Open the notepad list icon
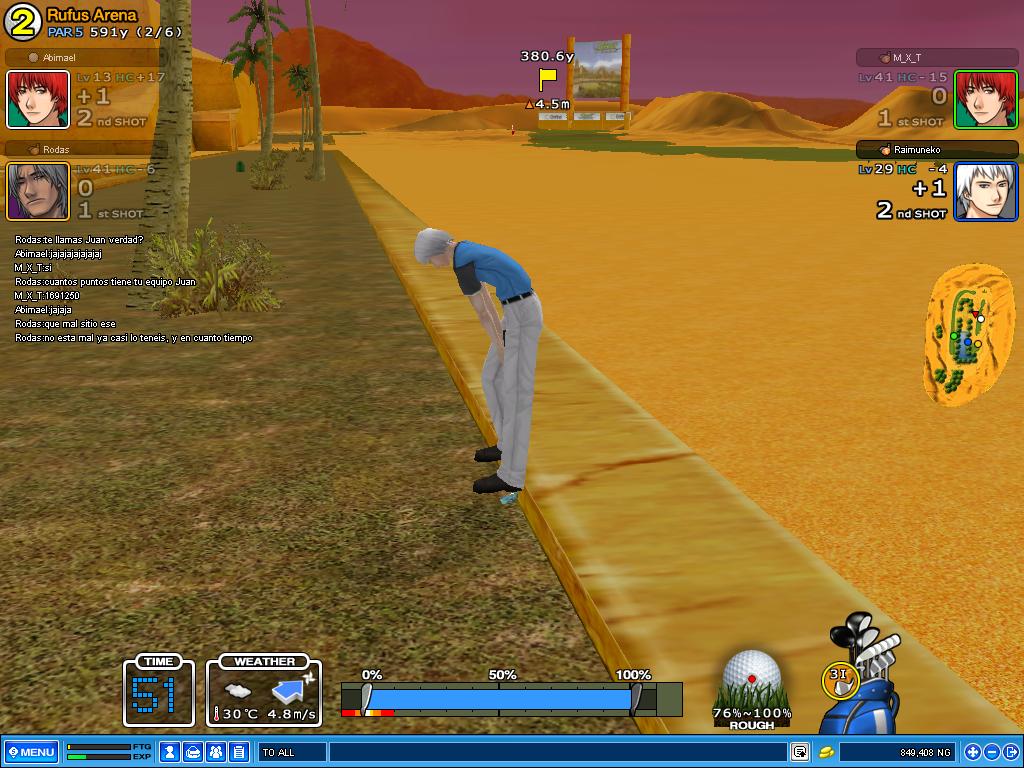The width and height of the screenshot is (1024, 768). pyautogui.click(x=239, y=752)
